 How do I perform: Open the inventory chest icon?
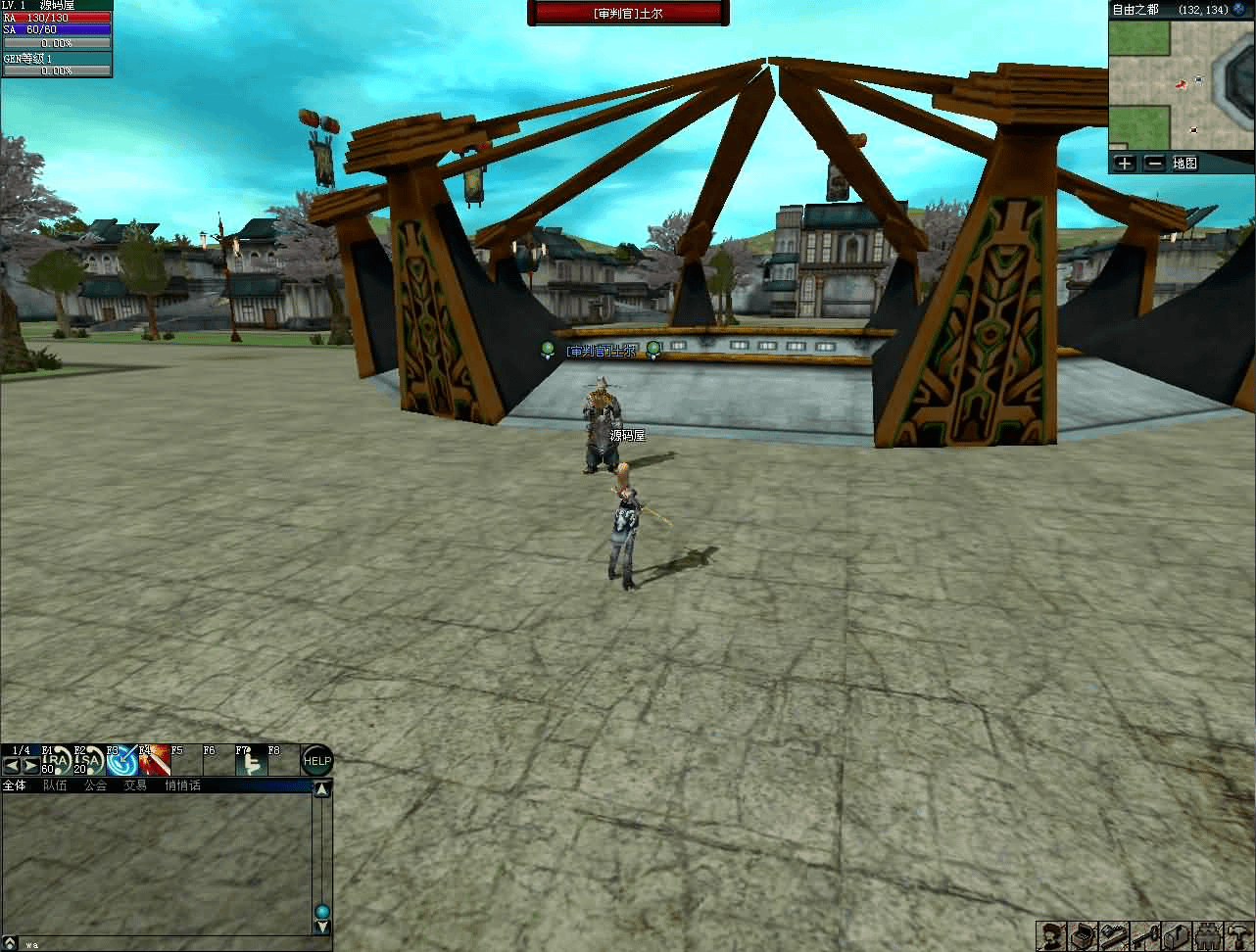1084,935
